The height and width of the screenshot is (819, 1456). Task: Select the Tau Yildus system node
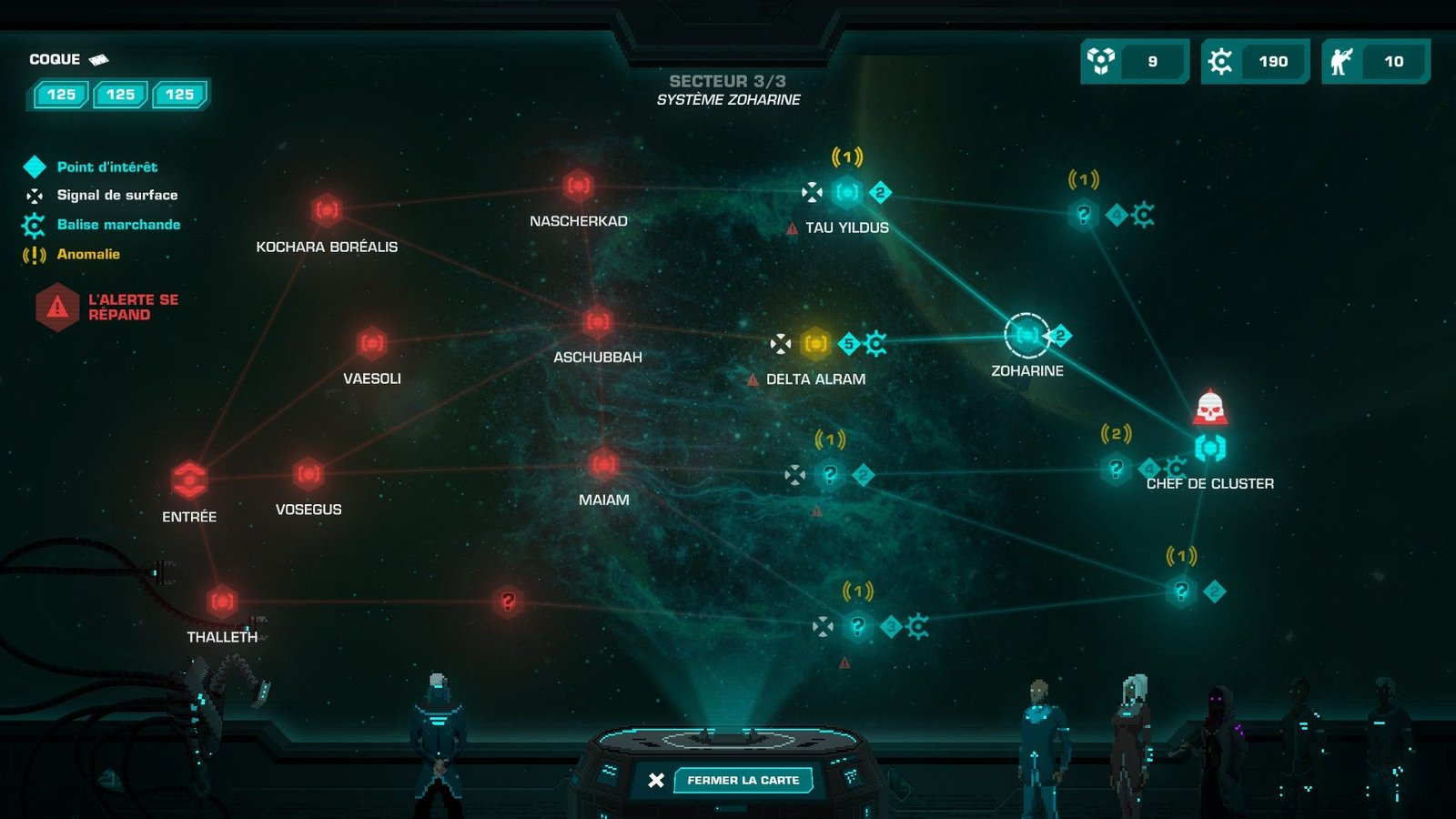point(847,192)
